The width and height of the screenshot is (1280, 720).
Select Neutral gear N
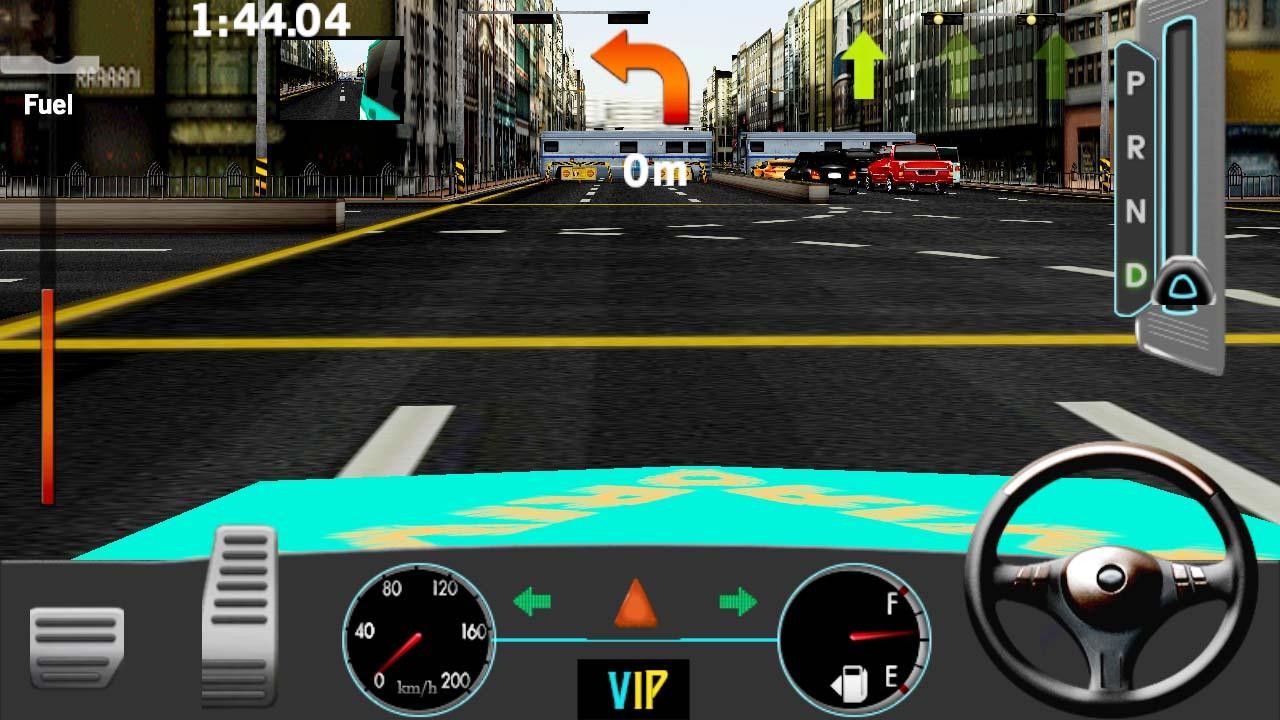[1135, 210]
